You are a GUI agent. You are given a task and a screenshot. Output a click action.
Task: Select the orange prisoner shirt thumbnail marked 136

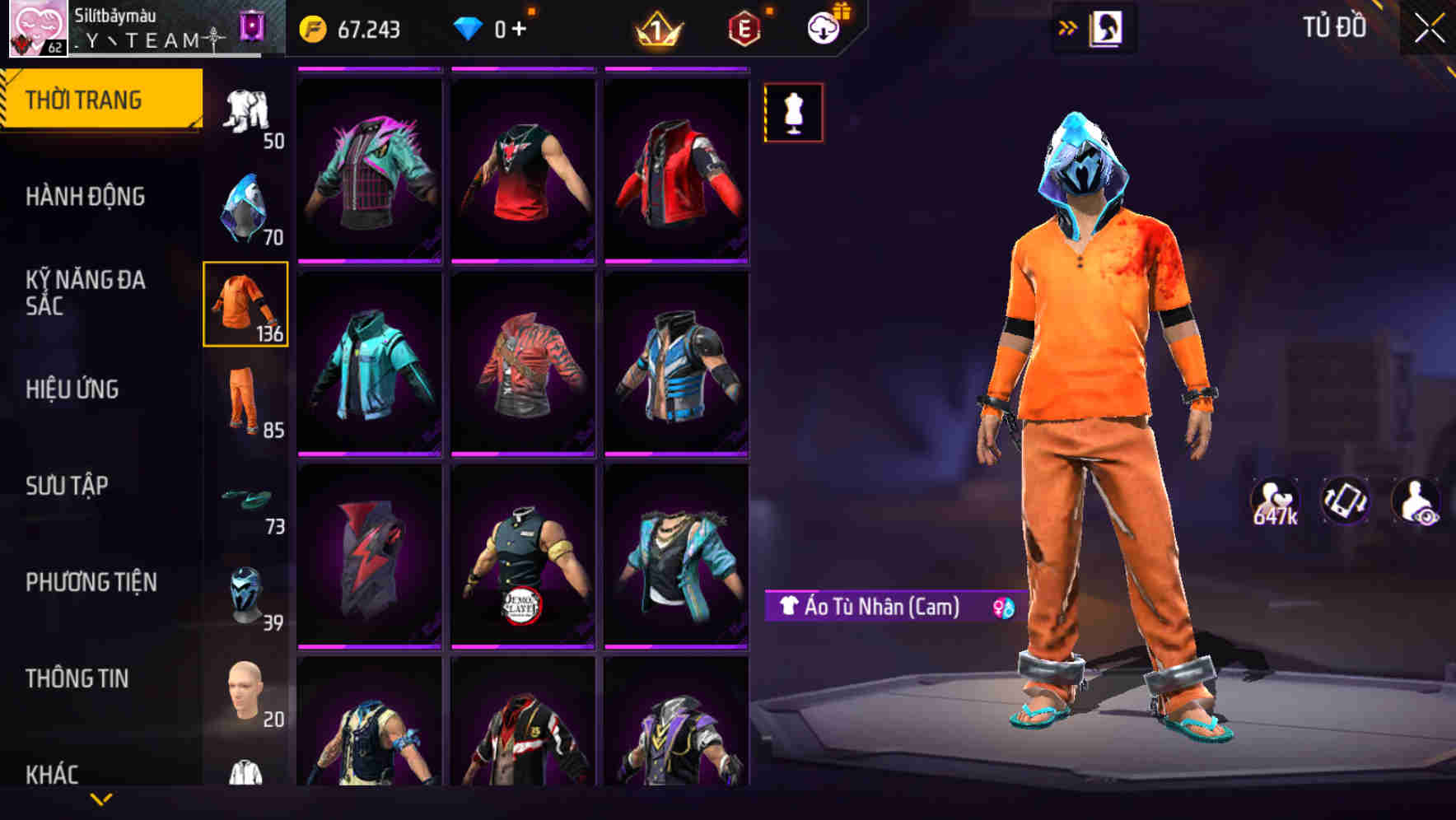tap(245, 306)
